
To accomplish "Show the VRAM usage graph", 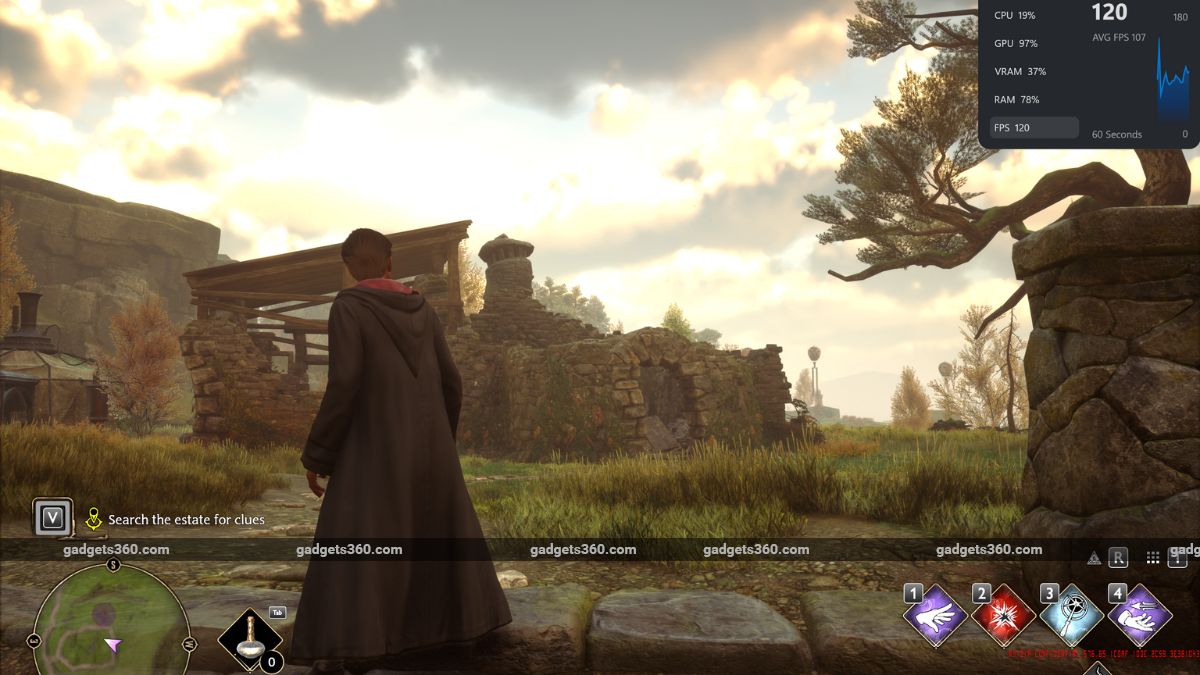I will (1020, 72).
